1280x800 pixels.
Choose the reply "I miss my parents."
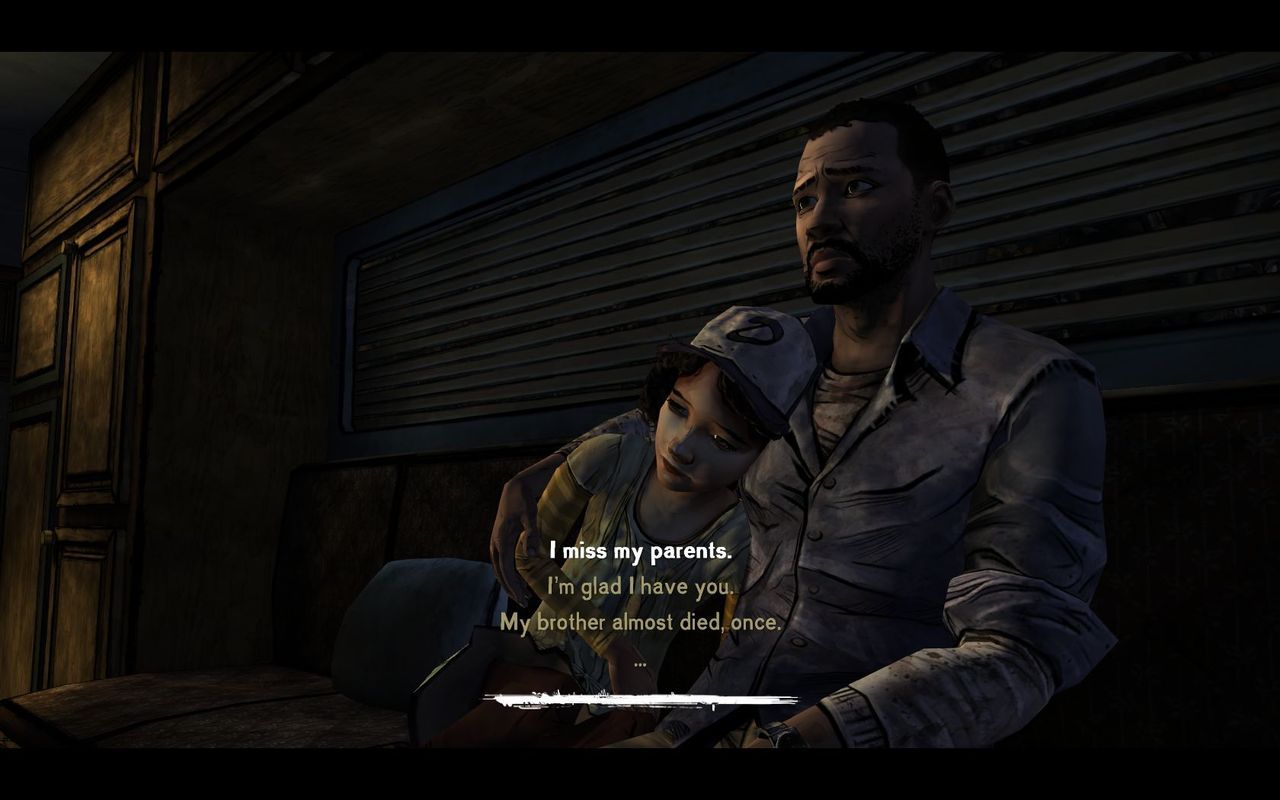pos(640,551)
